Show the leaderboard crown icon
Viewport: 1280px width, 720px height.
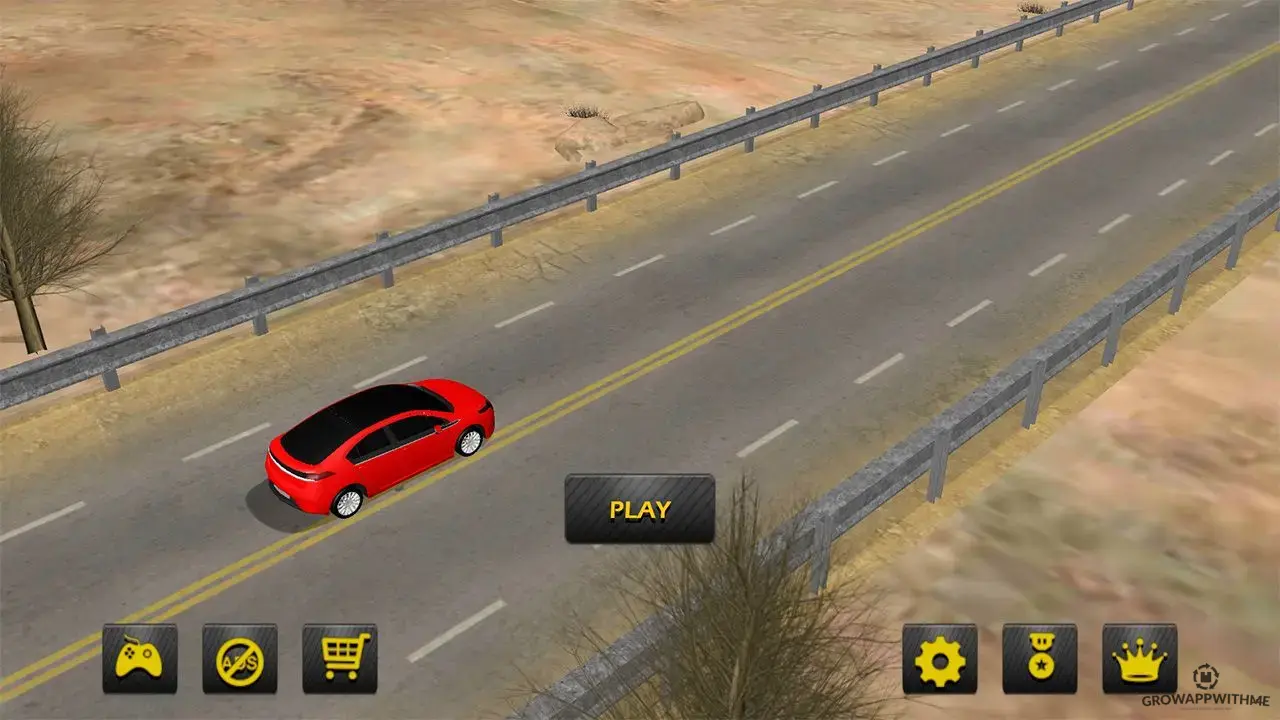[1140, 659]
